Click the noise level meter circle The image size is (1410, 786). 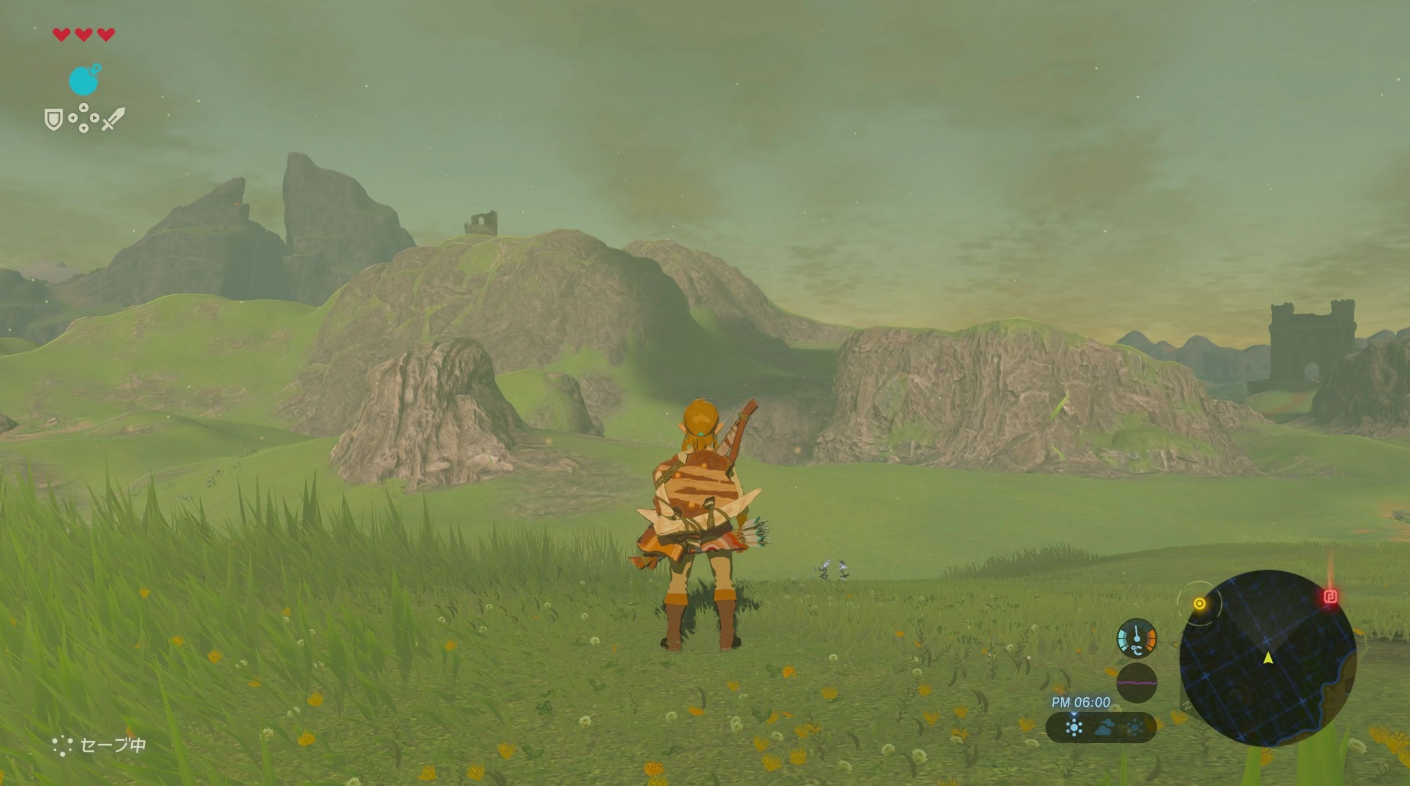[1136, 683]
